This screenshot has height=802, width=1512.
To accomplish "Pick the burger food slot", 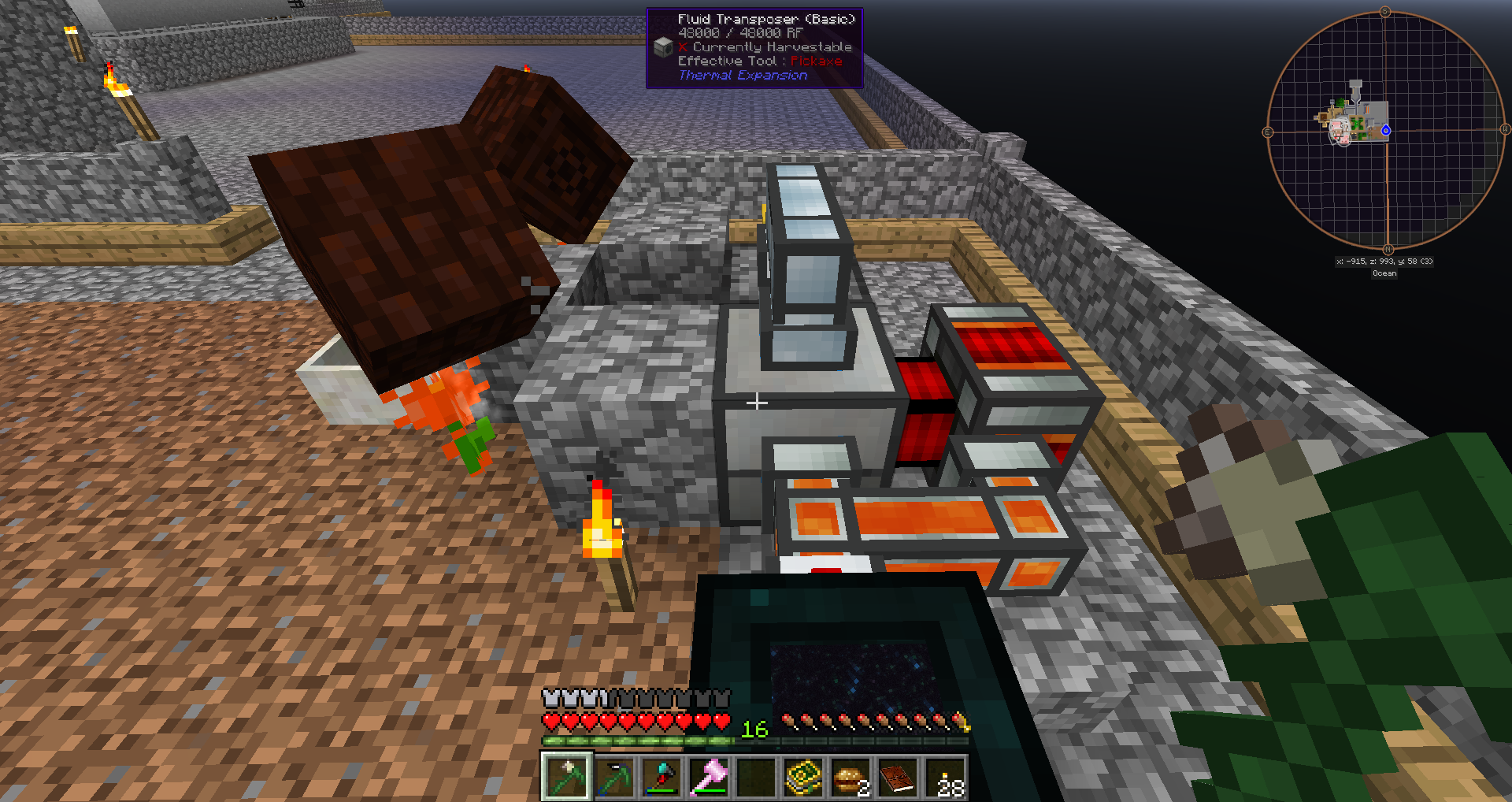I will (x=850, y=777).
